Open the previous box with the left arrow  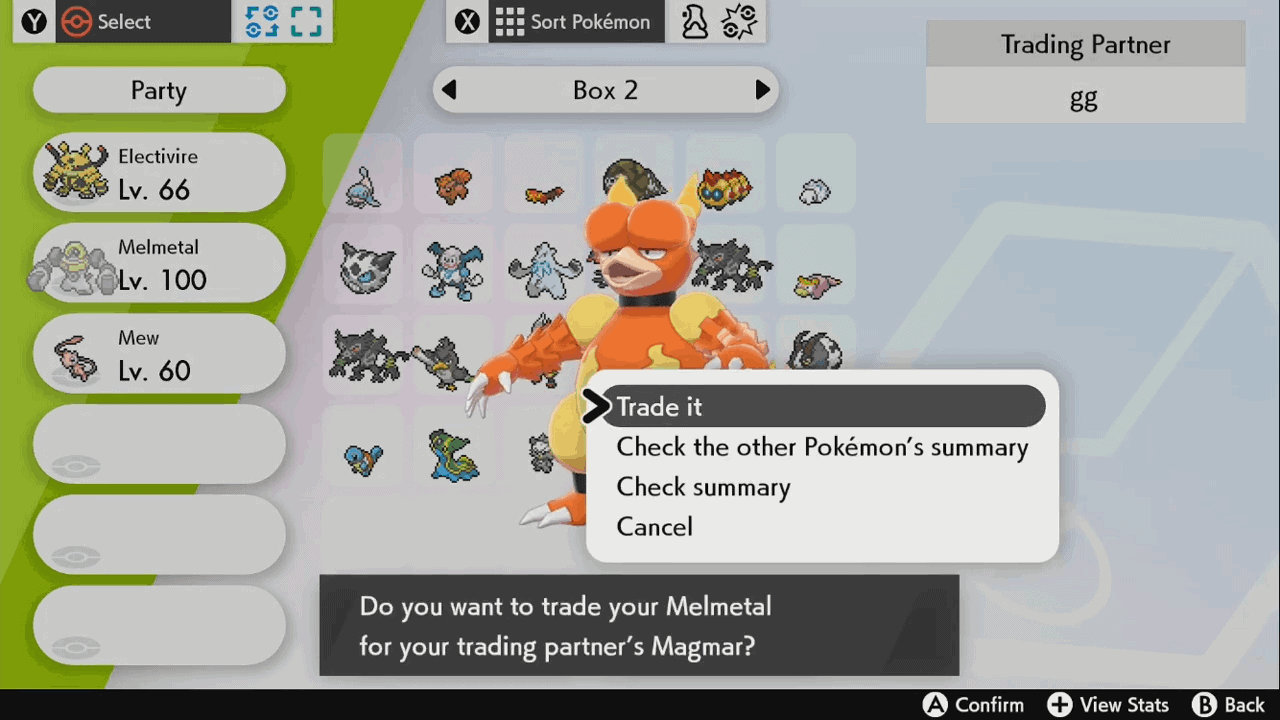click(449, 90)
